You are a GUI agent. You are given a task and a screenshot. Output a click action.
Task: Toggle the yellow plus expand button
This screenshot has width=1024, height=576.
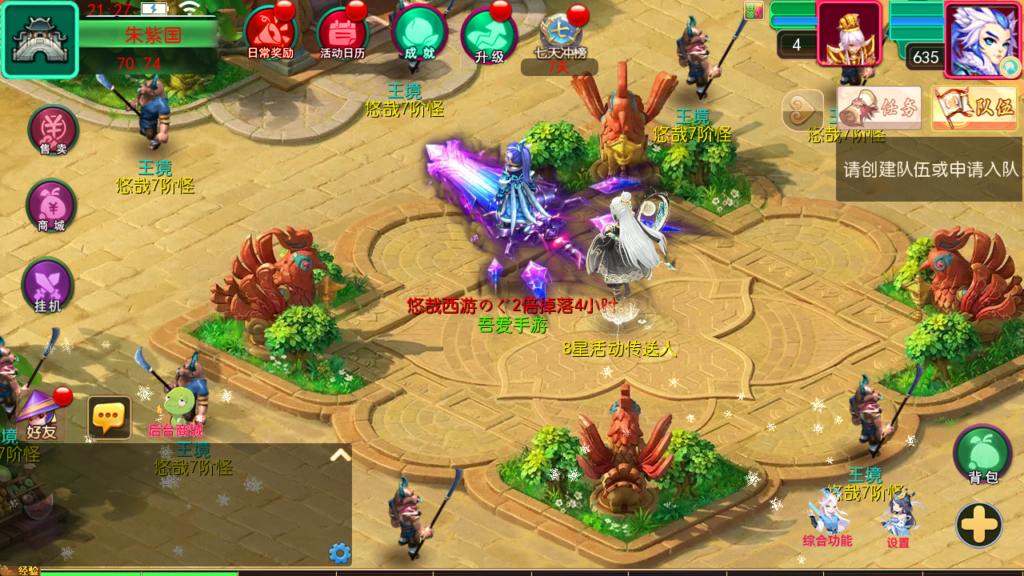pyautogui.click(x=979, y=524)
